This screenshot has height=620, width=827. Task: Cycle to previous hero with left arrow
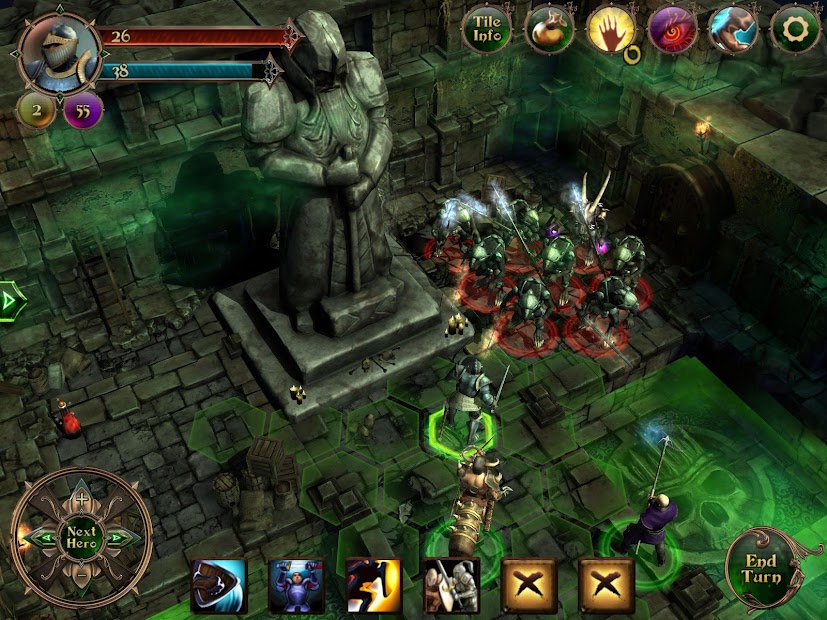43,538
